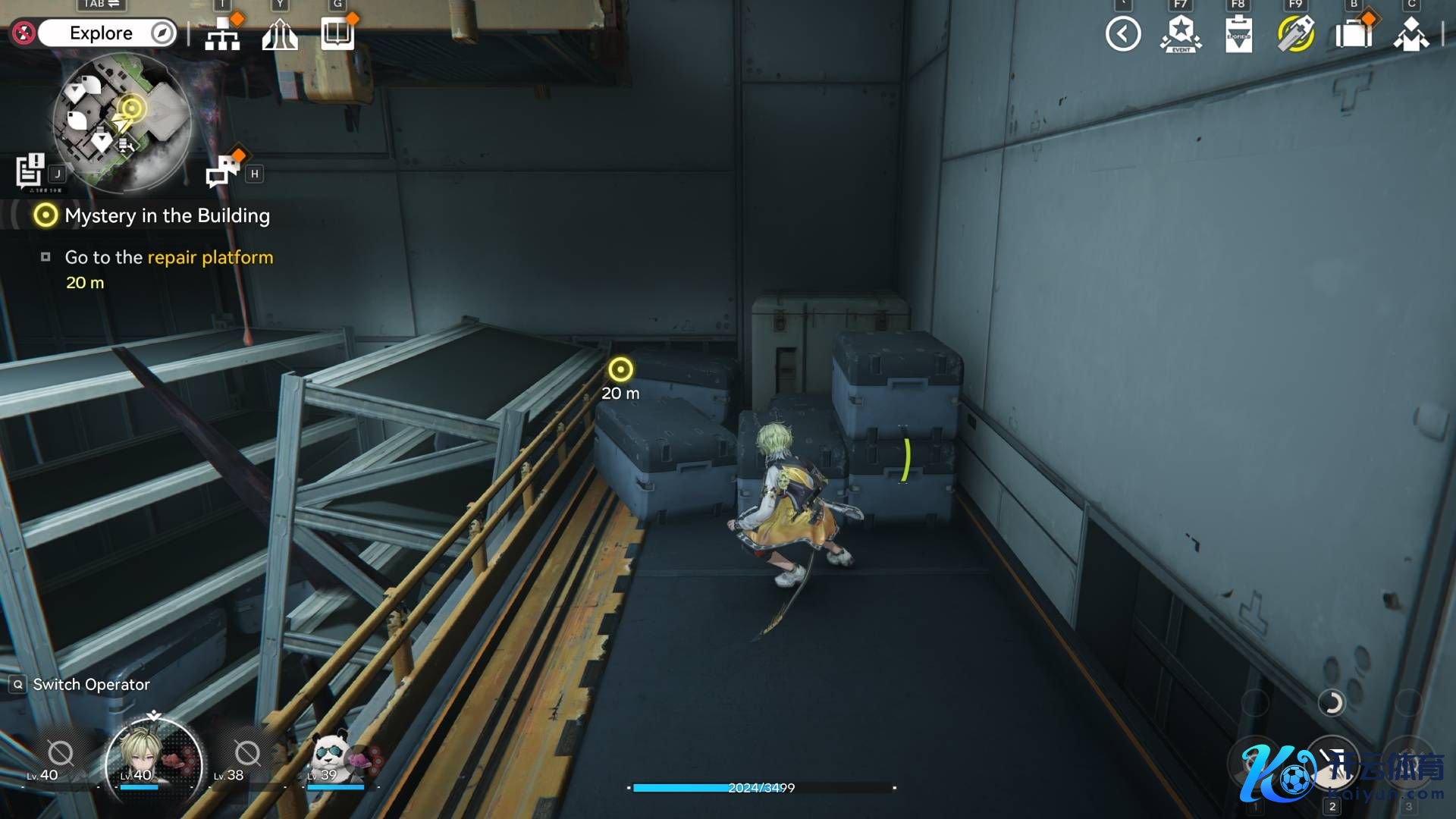1456x819 pixels.
Task: Open the diamond-headed operator icon
Action: [1411, 34]
